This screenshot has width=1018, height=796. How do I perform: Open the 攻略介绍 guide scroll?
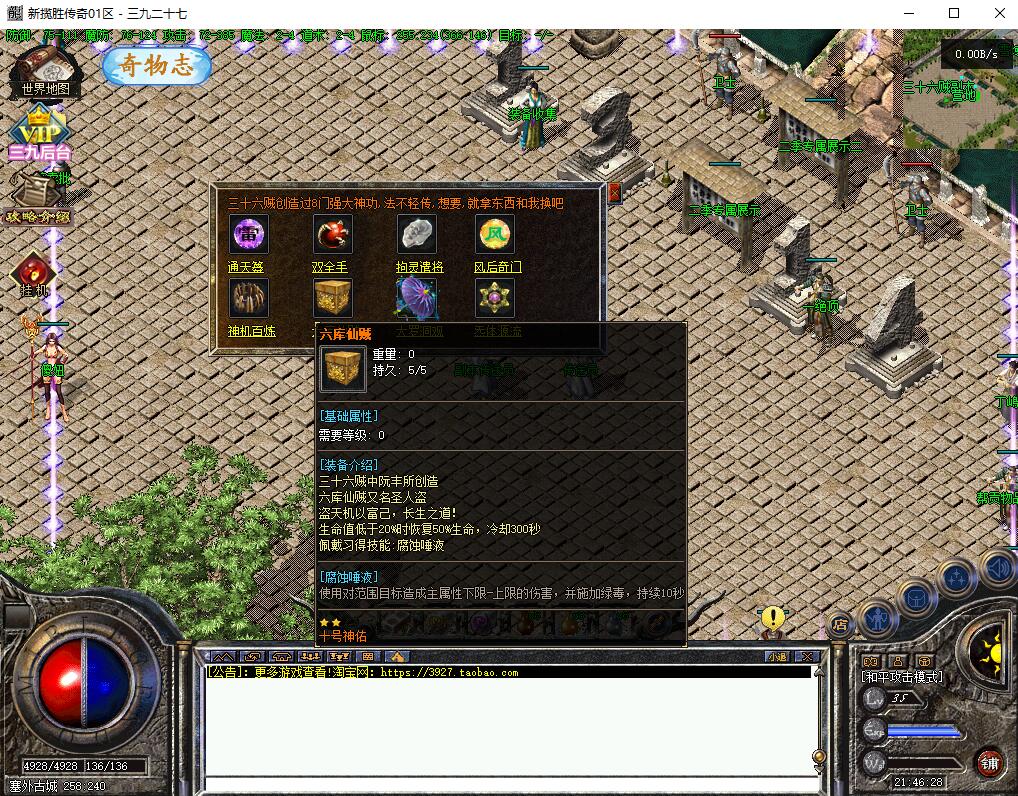point(38,197)
